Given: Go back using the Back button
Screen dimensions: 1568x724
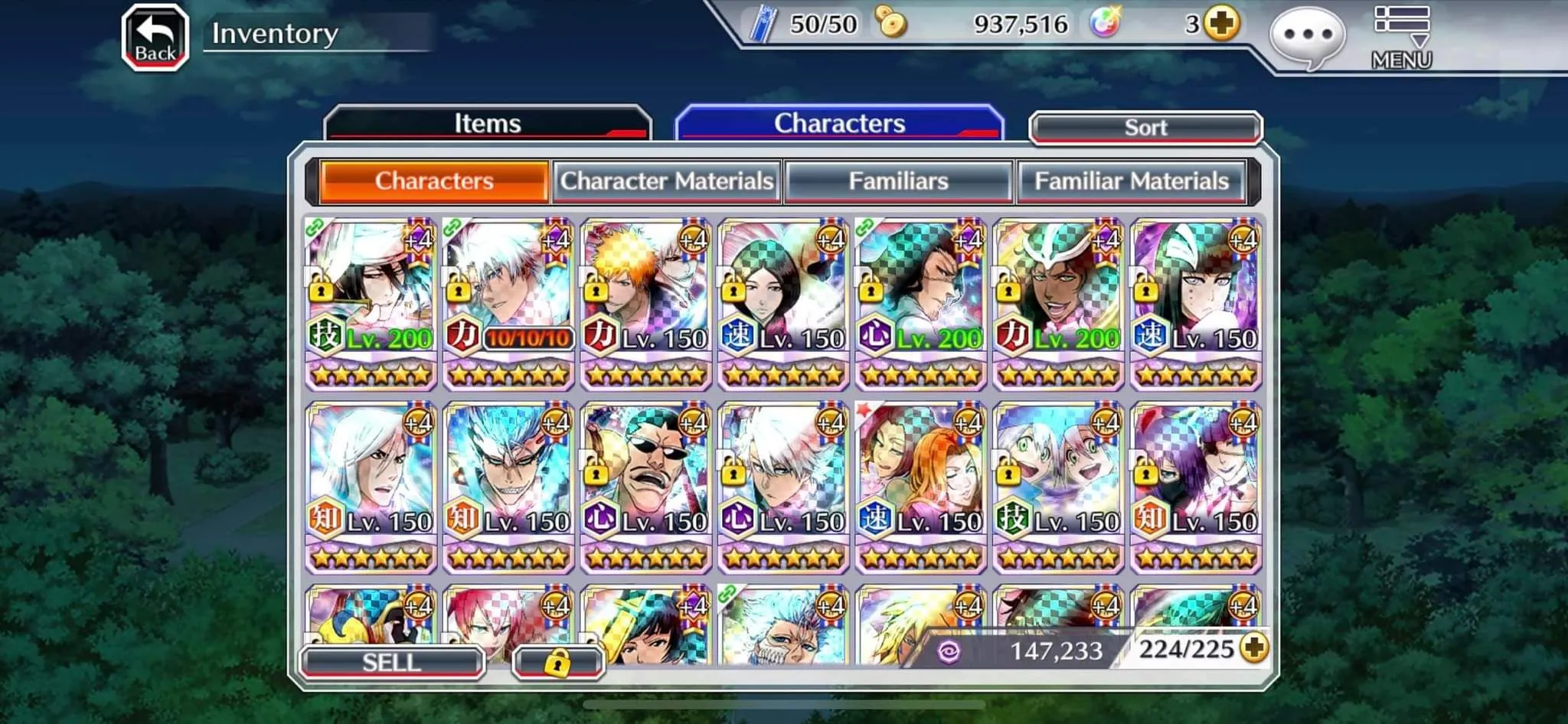Looking at the screenshot, I should point(155,38).
